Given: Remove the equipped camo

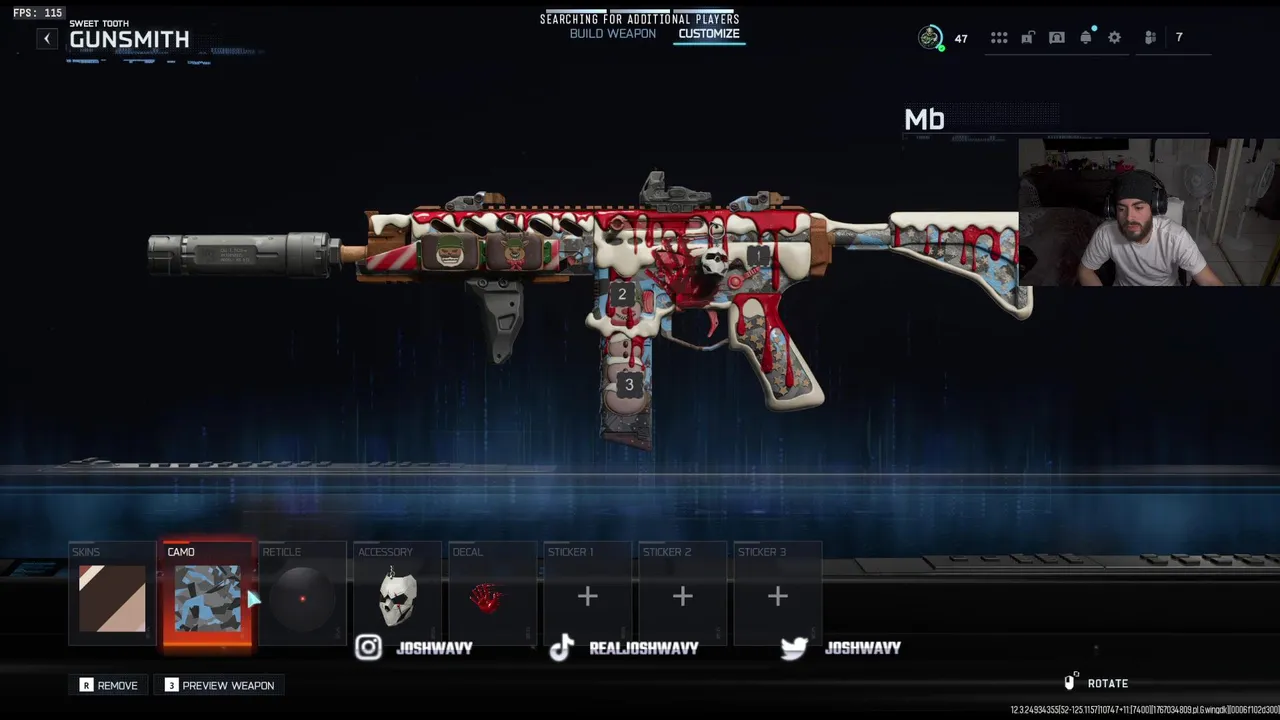Looking at the screenshot, I should 109,685.
